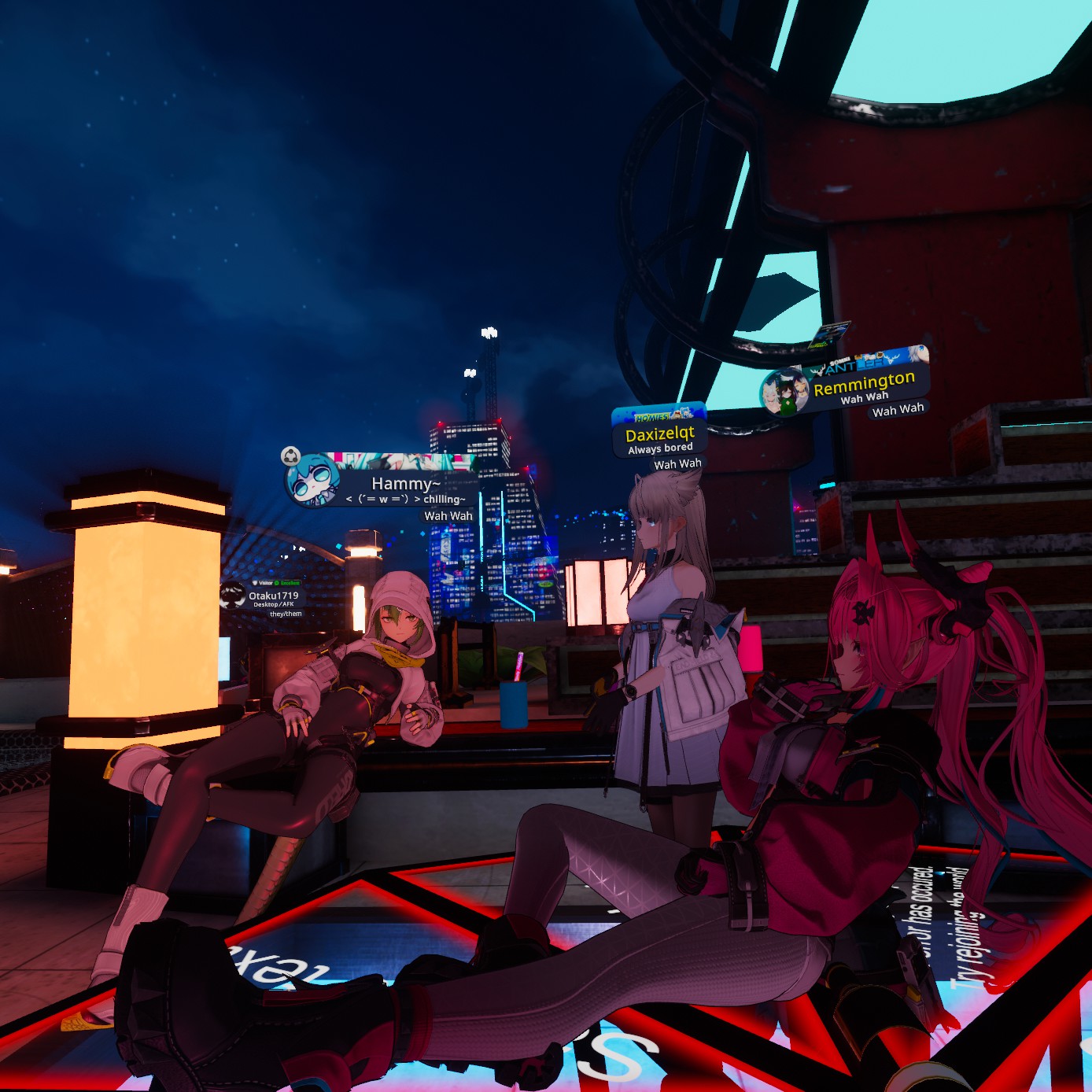Select the Otaku1719 player nameplate
Image resolution: width=1092 pixels, height=1092 pixels.
click(273, 596)
